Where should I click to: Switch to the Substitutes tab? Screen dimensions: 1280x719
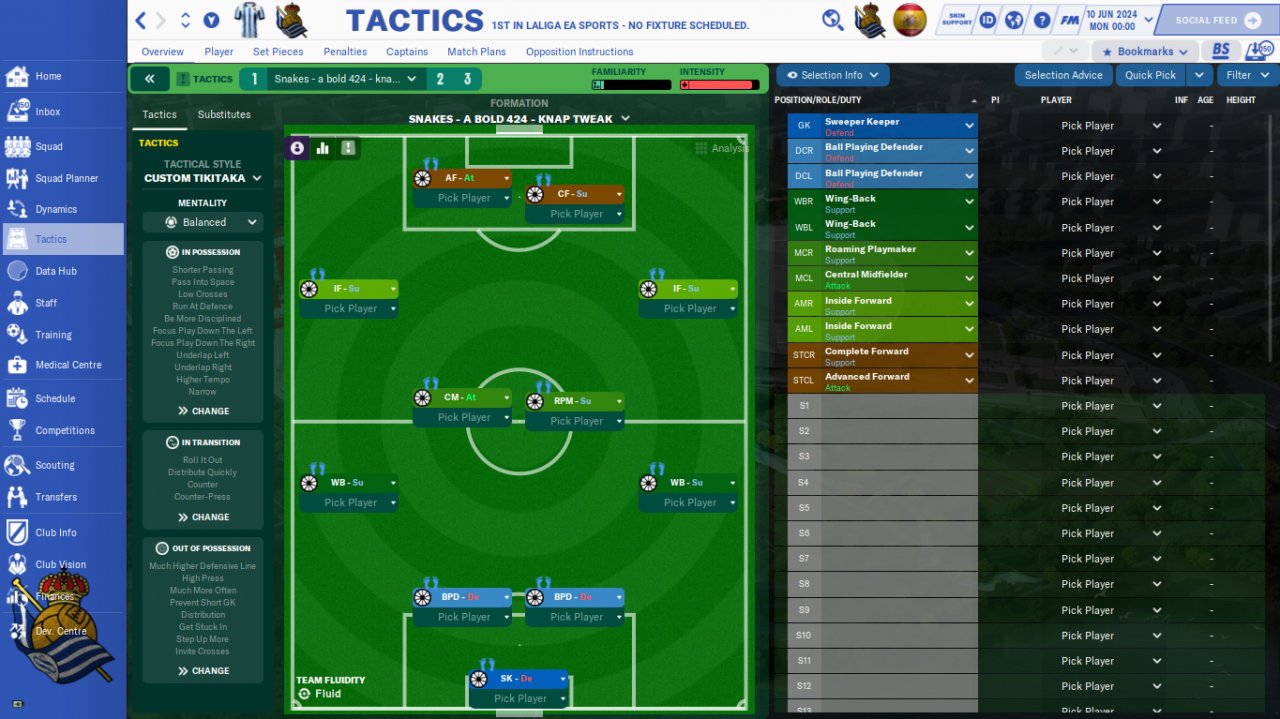pos(224,114)
